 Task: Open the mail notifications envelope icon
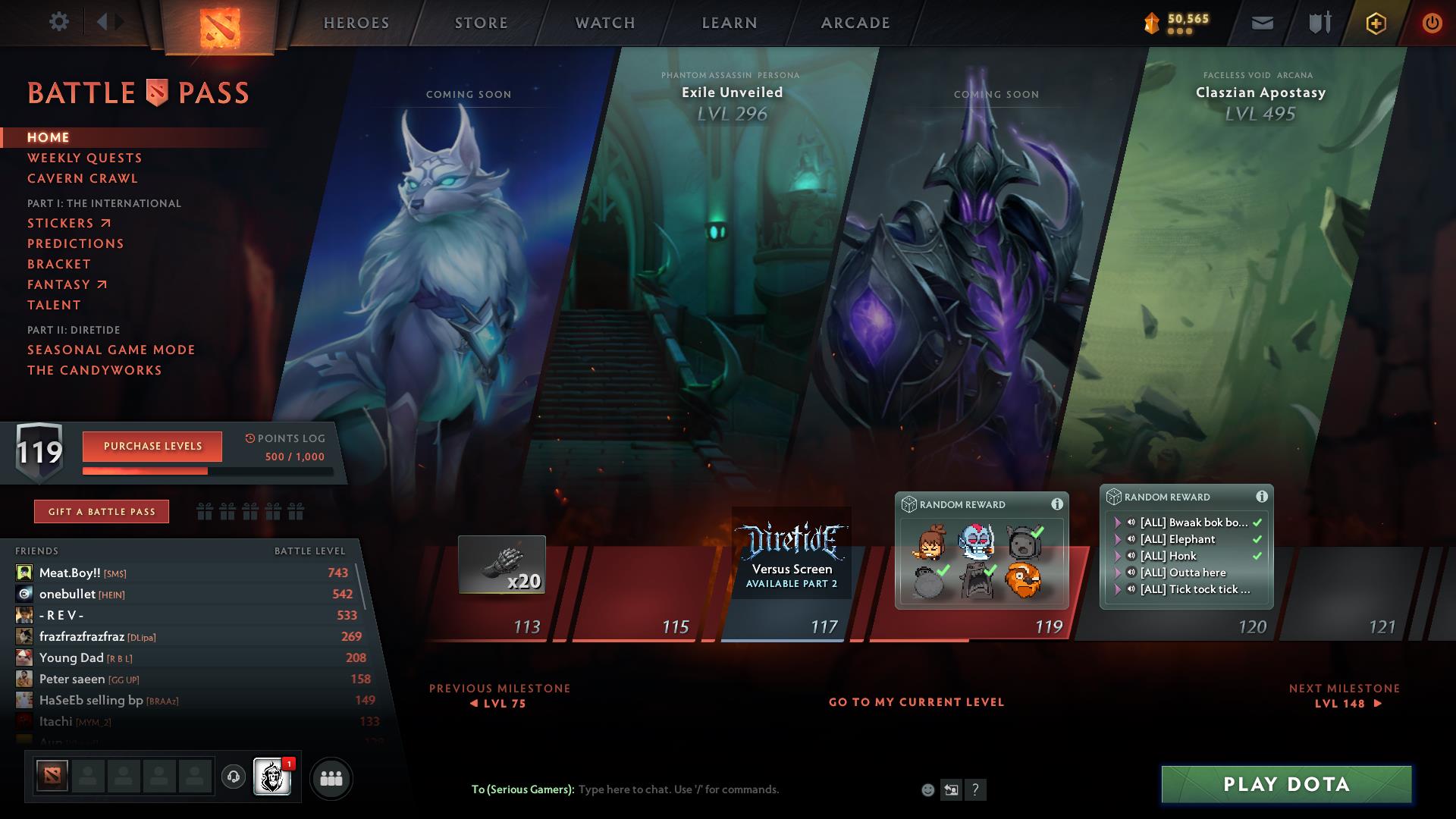pyautogui.click(x=1261, y=23)
